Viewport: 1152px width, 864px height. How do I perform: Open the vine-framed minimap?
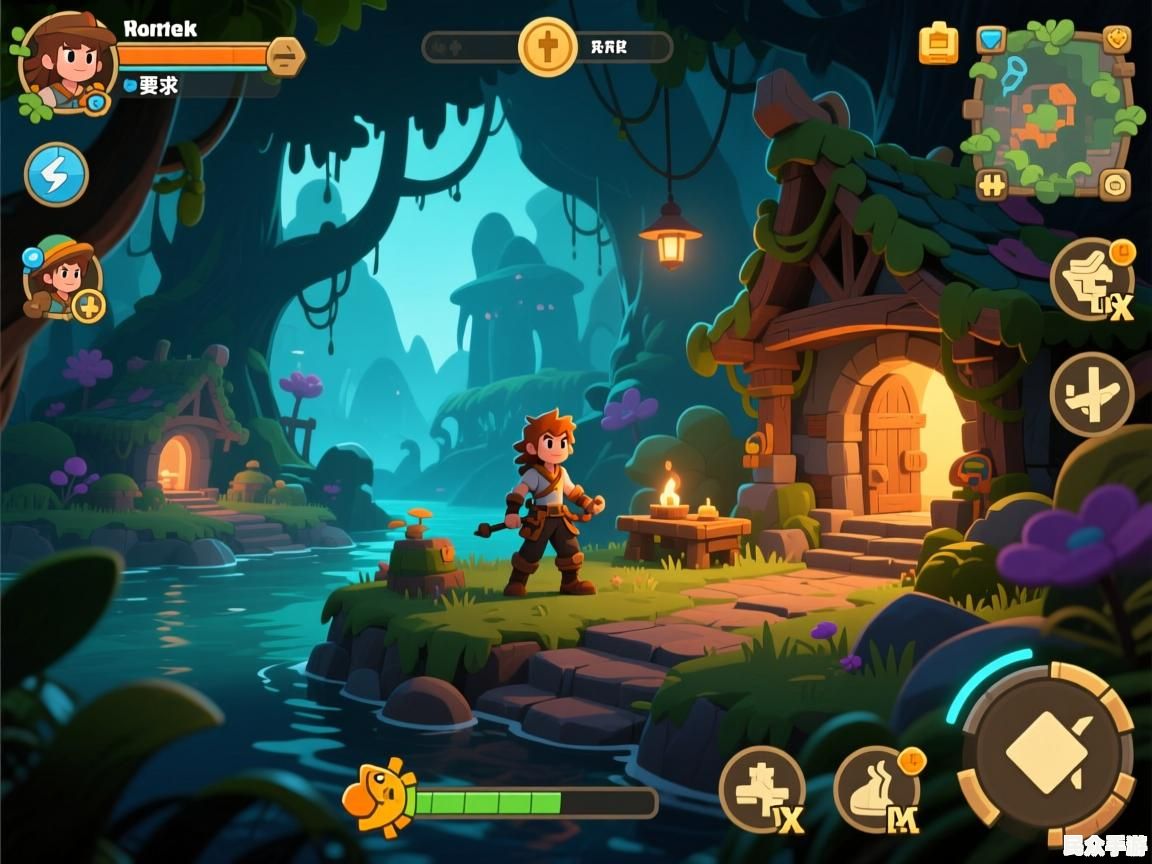[x=1052, y=112]
